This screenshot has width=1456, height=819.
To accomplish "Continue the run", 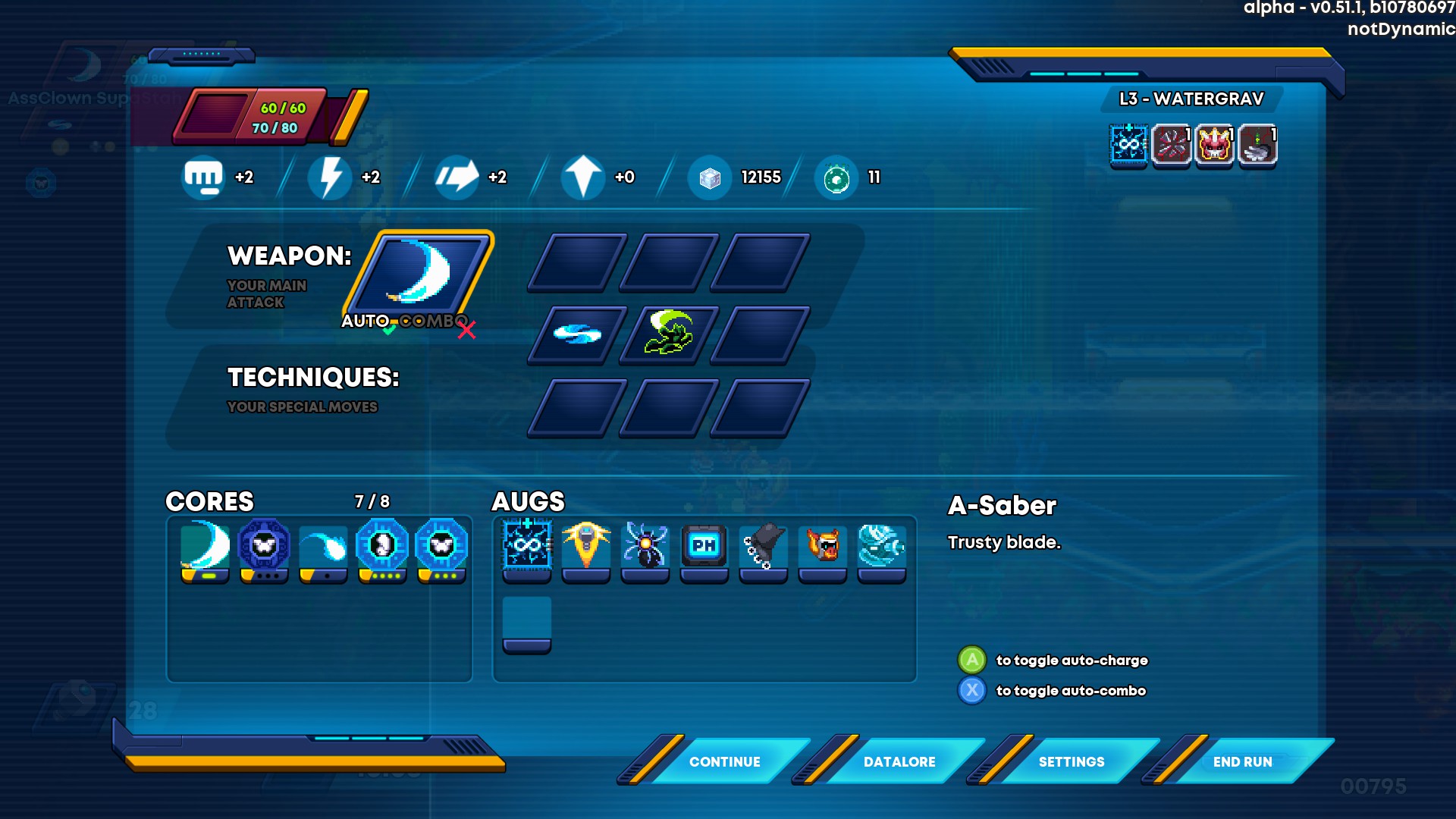I will (x=724, y=761).
